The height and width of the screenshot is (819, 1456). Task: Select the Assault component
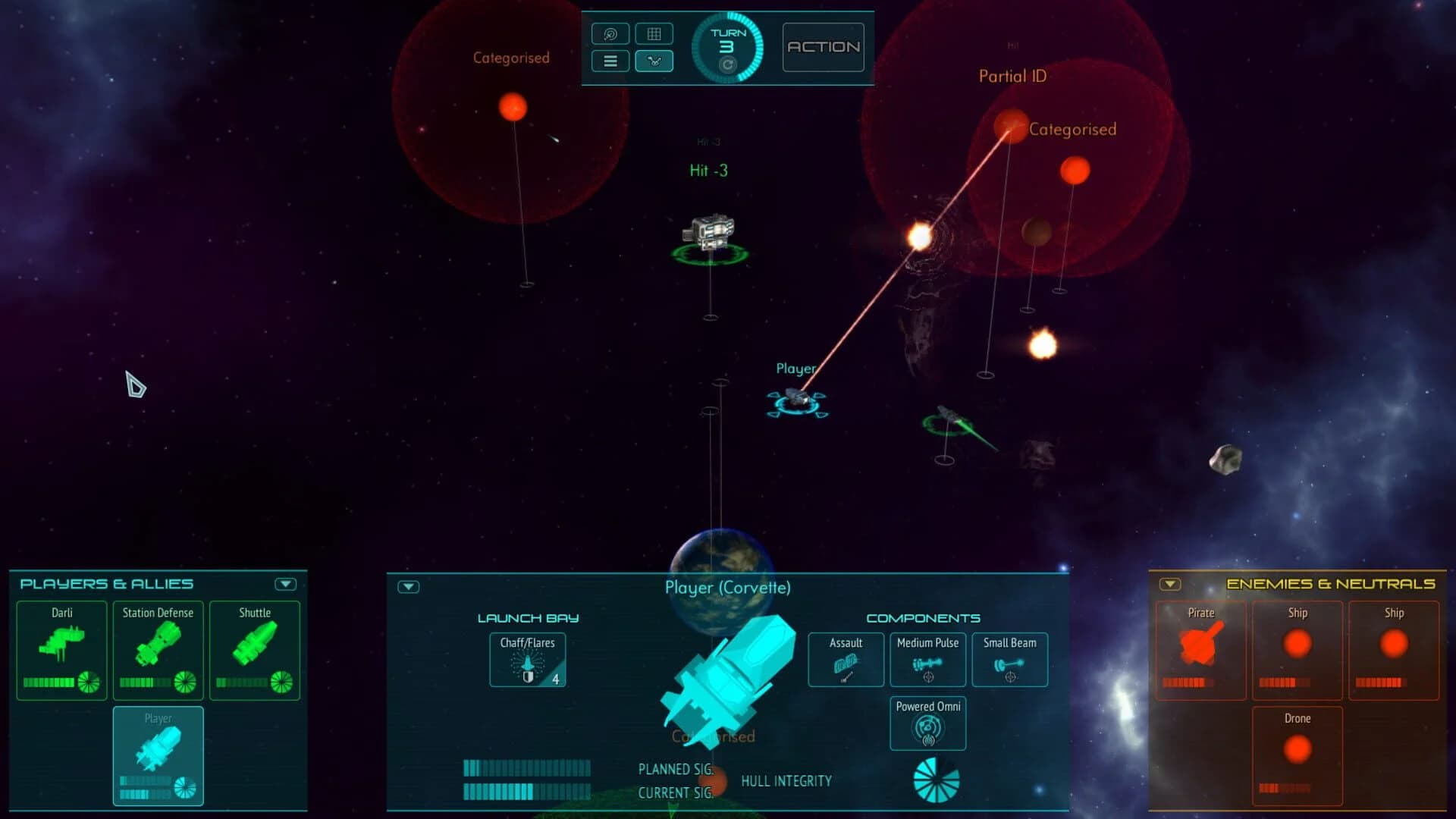[x=845, y=659]
